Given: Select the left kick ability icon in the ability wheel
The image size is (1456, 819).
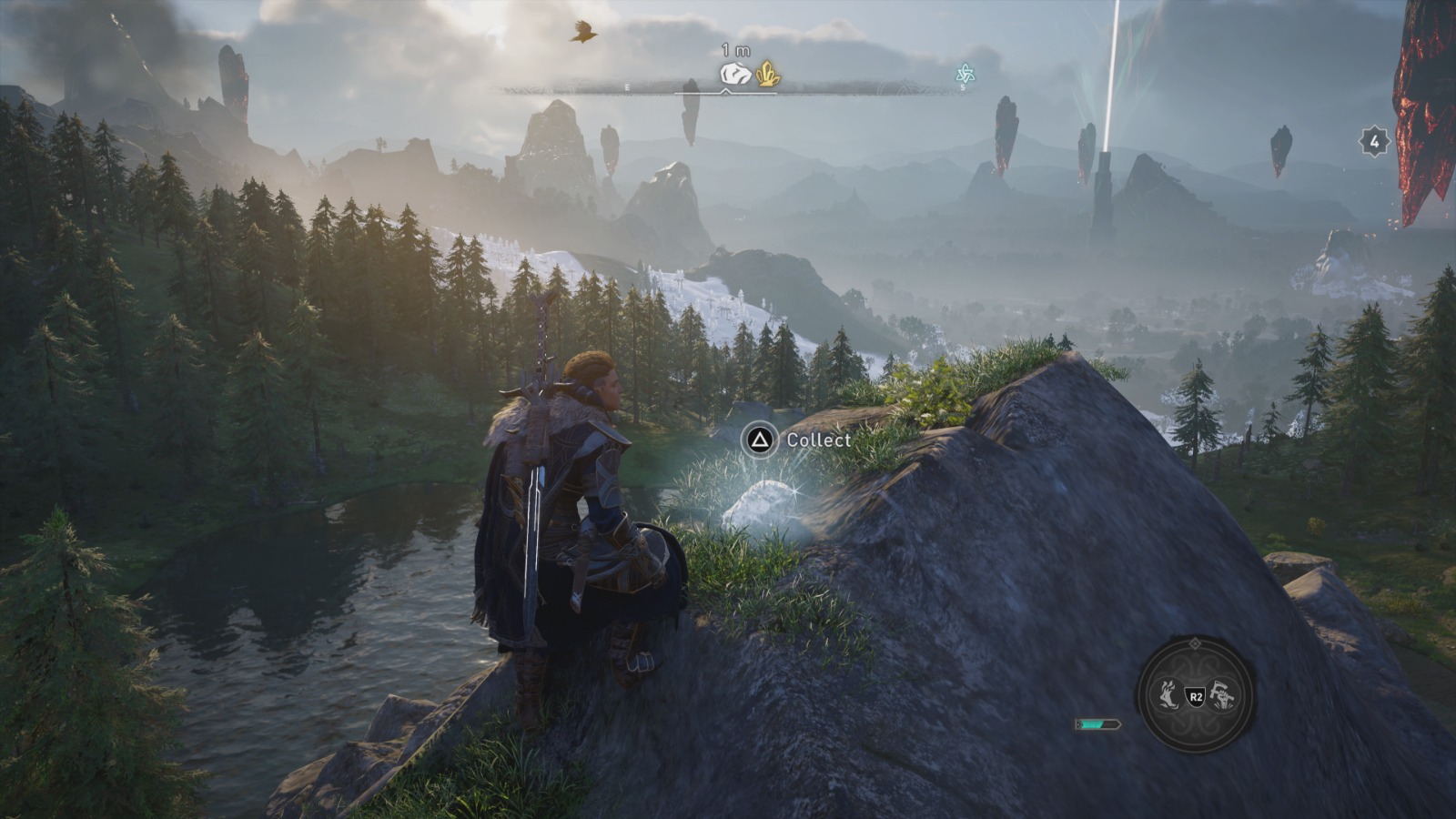Looking at the screenshot, I should 1167,694.
